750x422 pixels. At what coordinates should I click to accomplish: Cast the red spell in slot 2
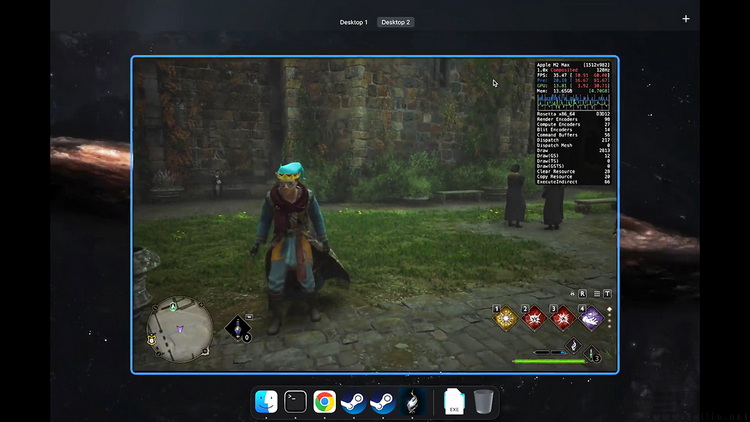[535, 319]
